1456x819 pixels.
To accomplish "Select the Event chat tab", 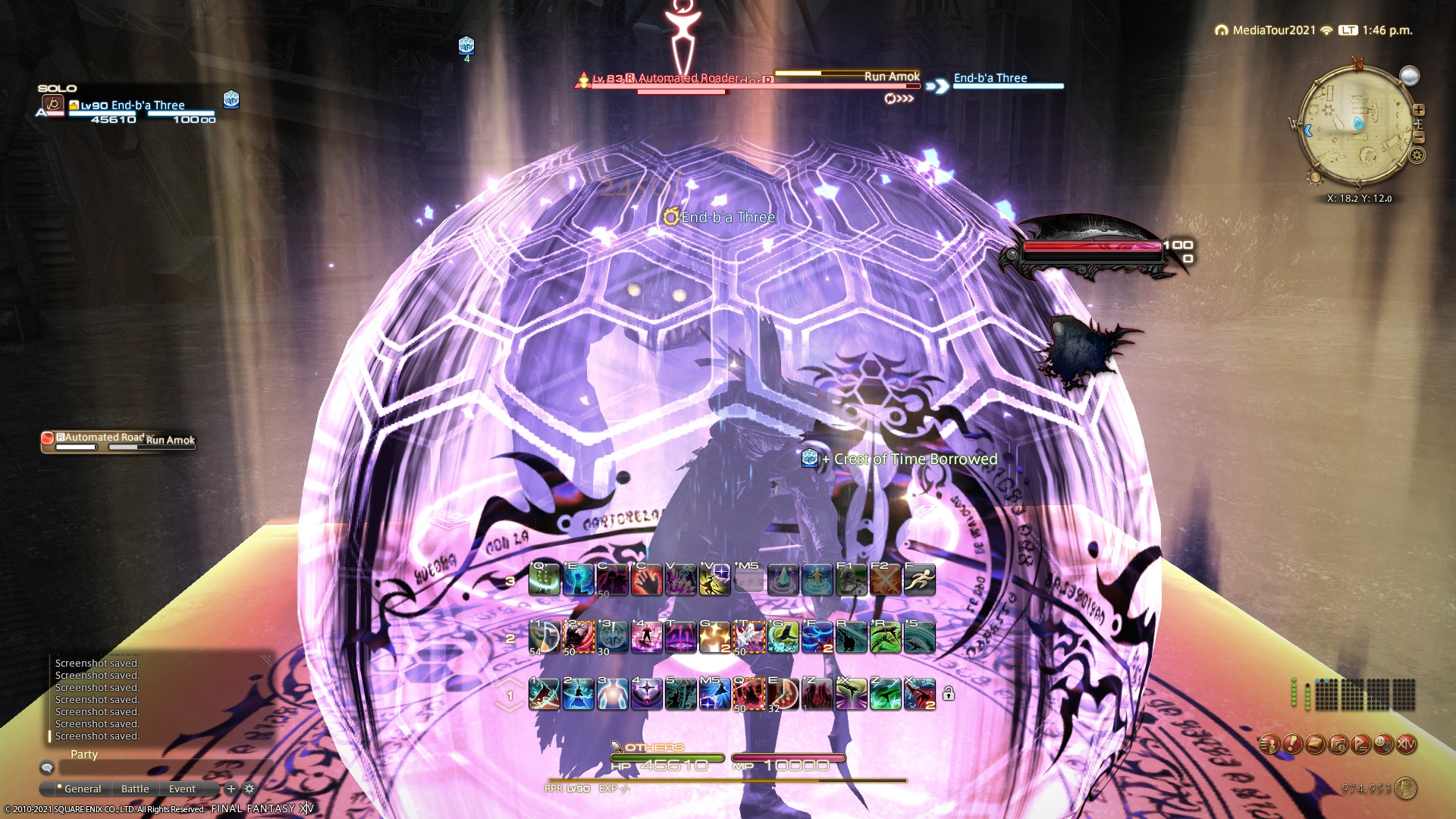I will 182,789.
